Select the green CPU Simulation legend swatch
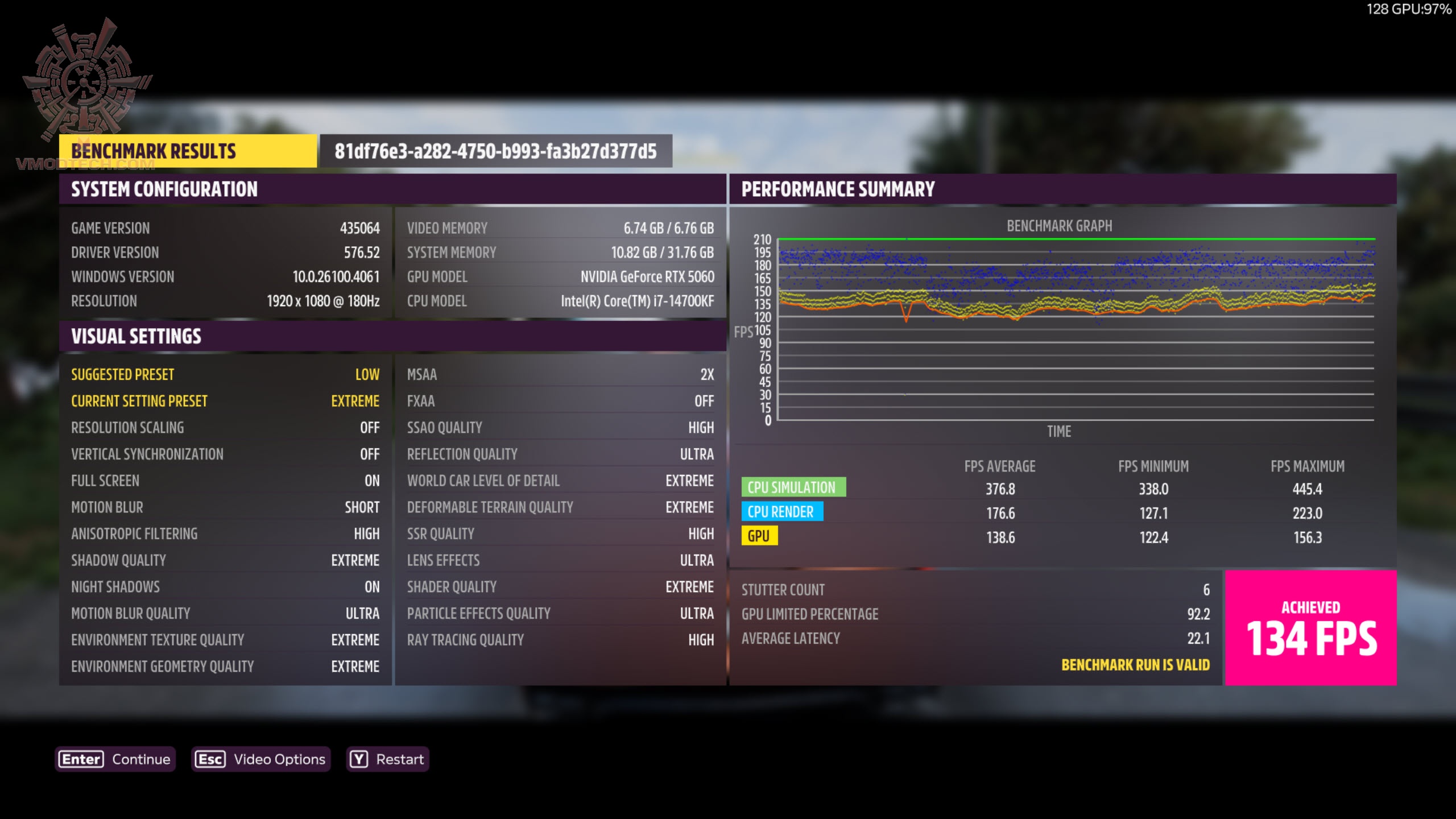The height and width of the screenshot is (819, 1456). coord(793,487)
